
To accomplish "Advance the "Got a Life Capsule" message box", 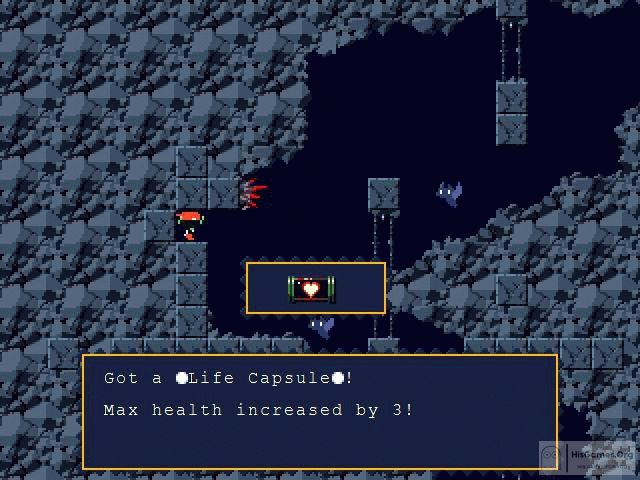I will click(319, 411).
